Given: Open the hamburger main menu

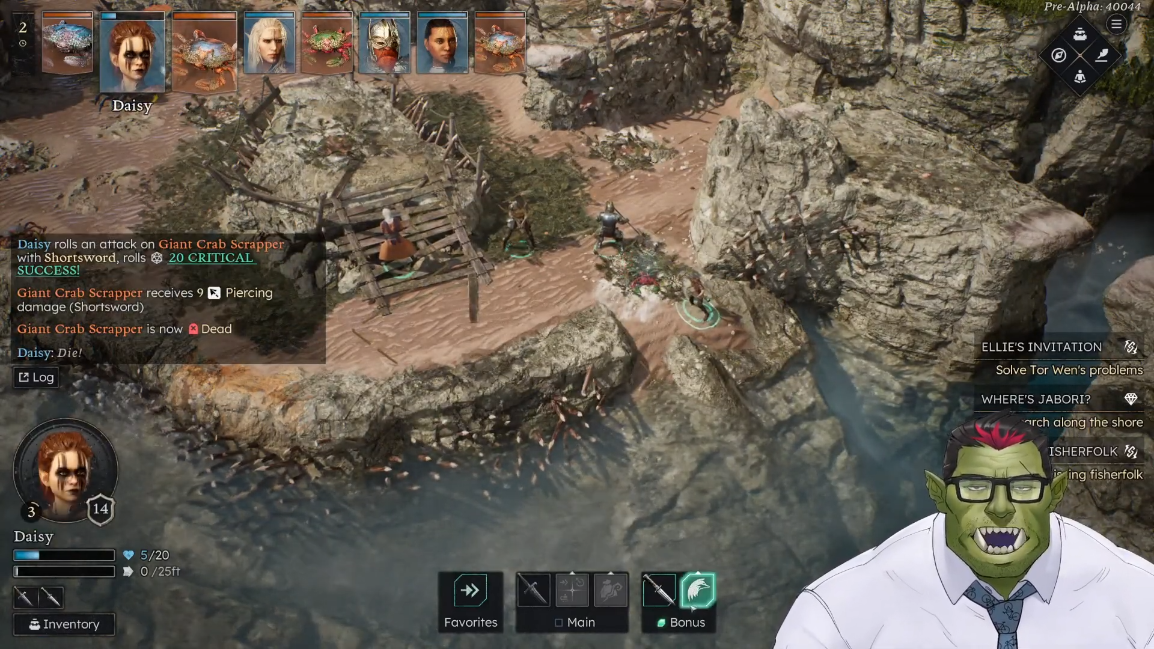Looking at the screenshot, I should [x=1117, y=24].
